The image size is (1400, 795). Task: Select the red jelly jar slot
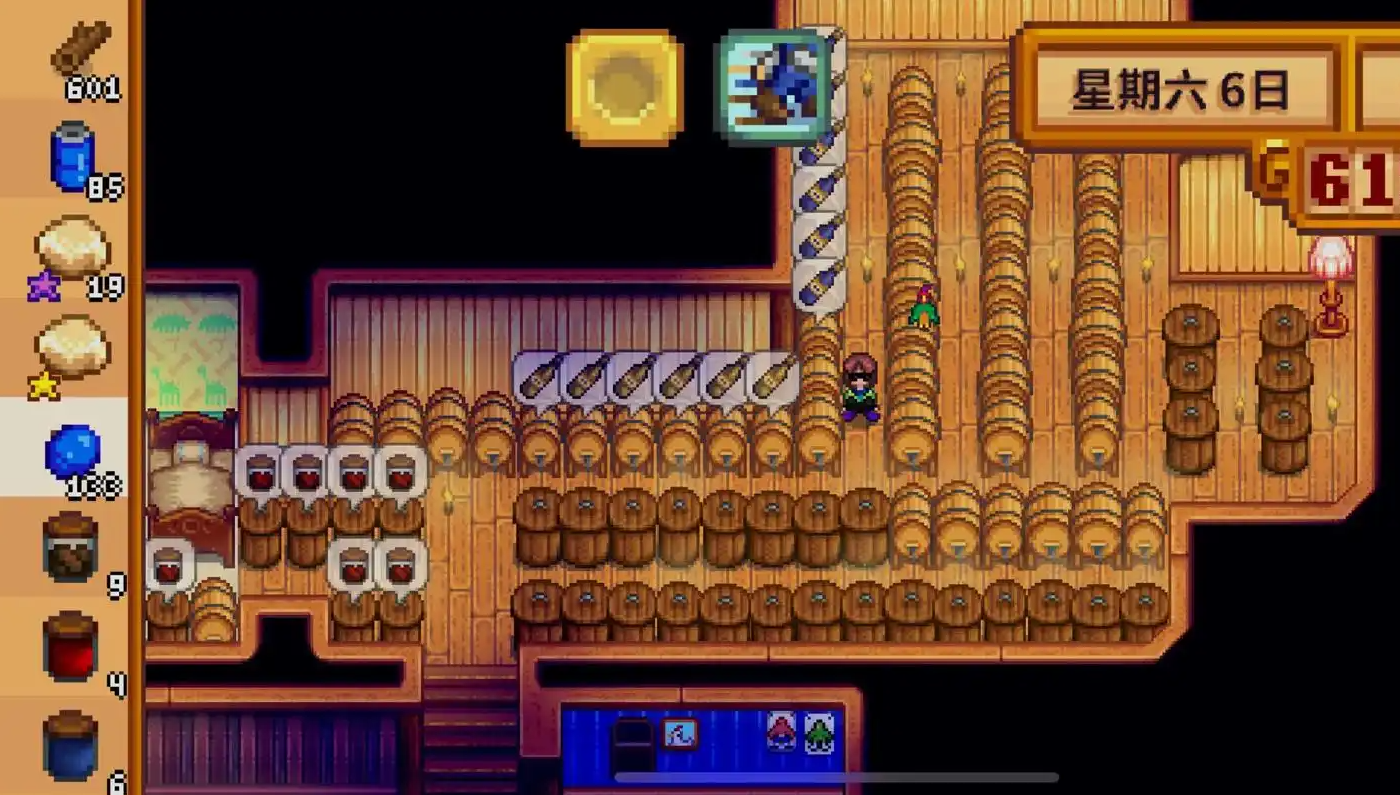point(72,647)
